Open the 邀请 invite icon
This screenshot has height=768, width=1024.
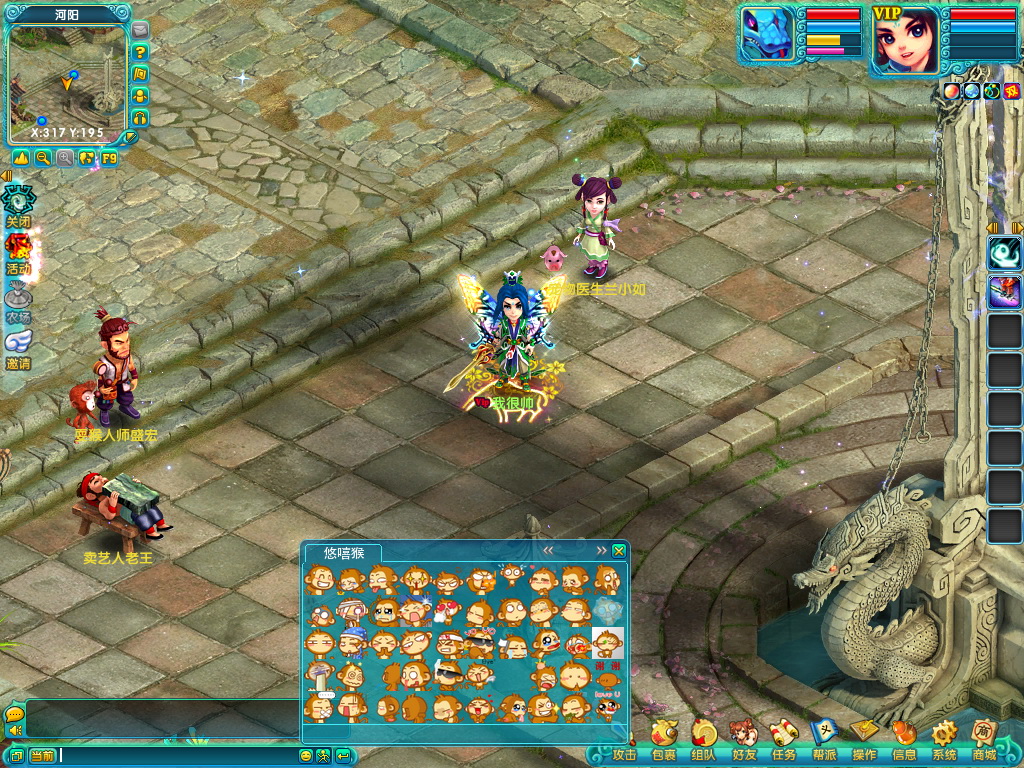coord(18,346)
